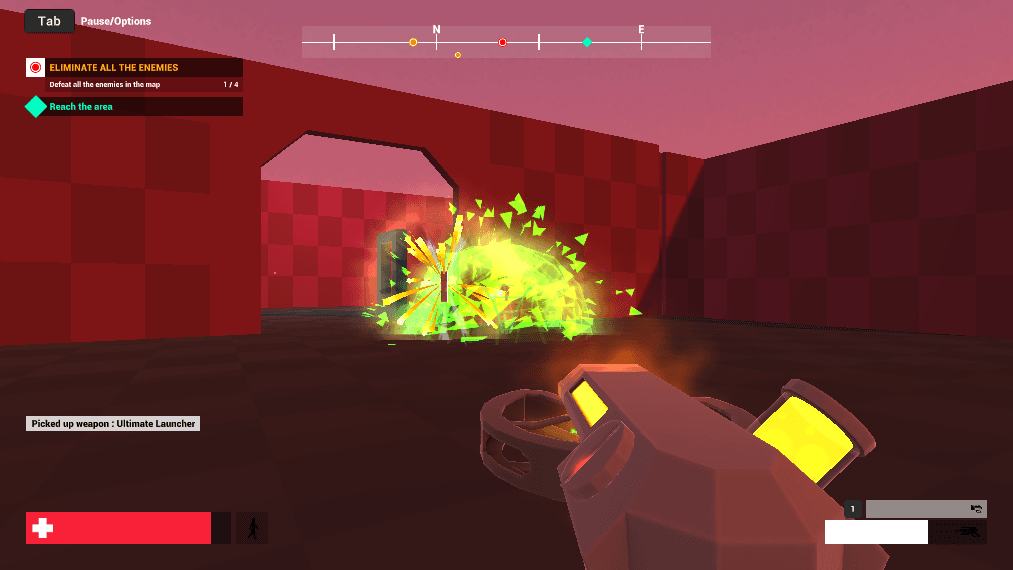Select weapon slot 1 with the launcher icon
The height and width of the screenshot is (570, 1013).
coord(925,509)
